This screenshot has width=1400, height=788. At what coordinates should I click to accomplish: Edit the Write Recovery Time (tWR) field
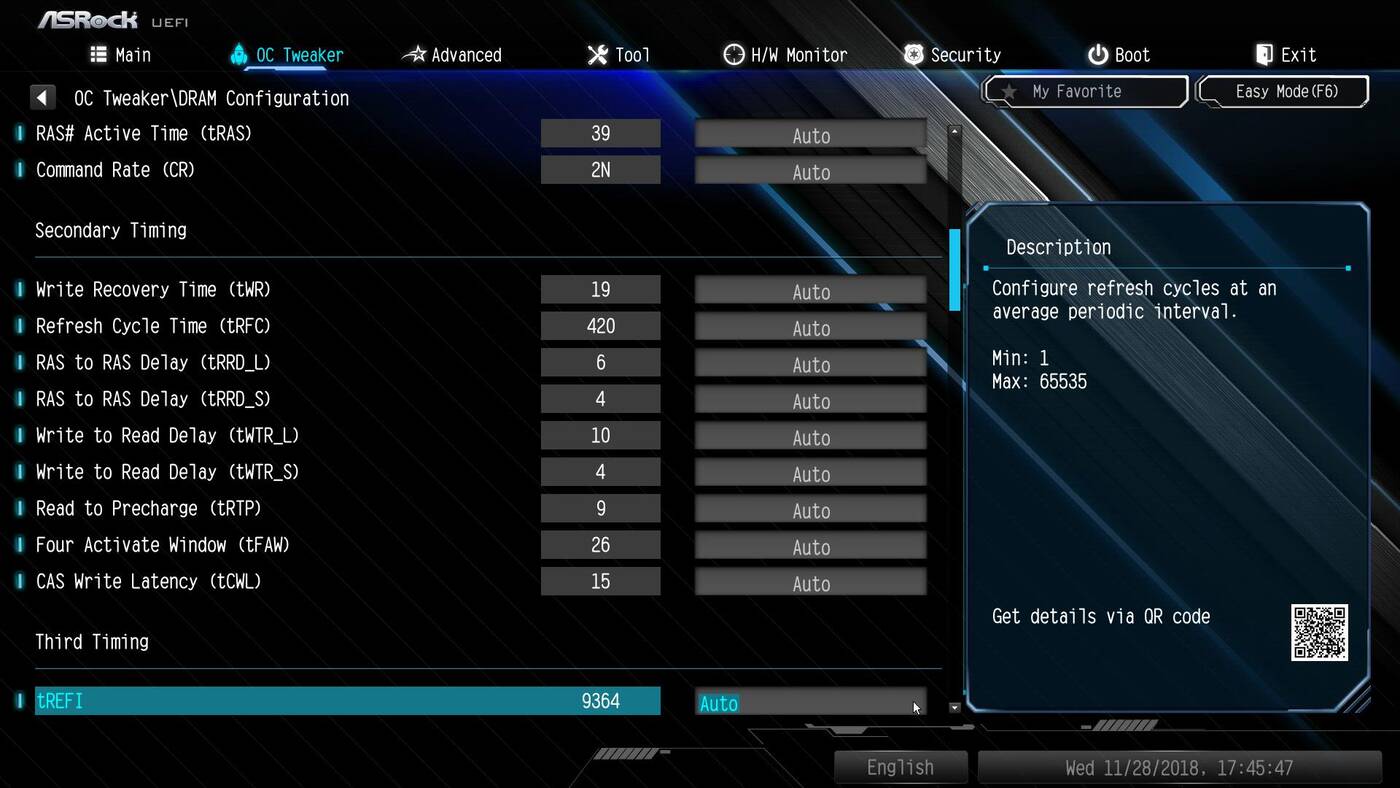pyautogui.click(x=810, y=292)
